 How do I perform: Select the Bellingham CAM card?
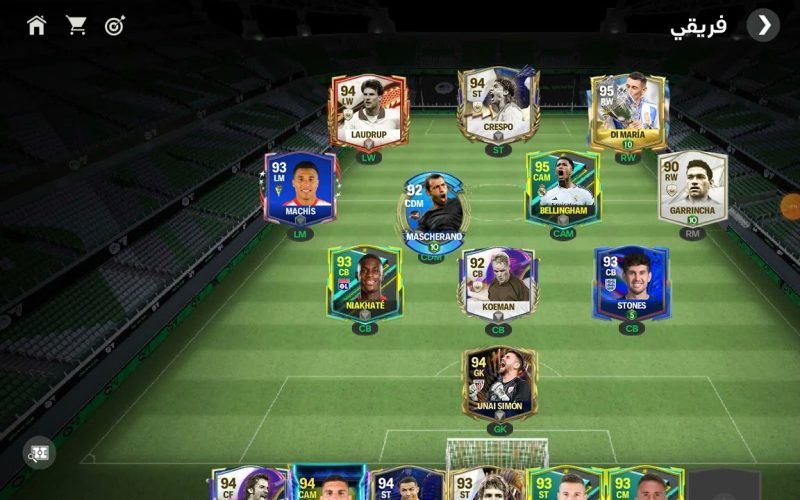[563, 187]
